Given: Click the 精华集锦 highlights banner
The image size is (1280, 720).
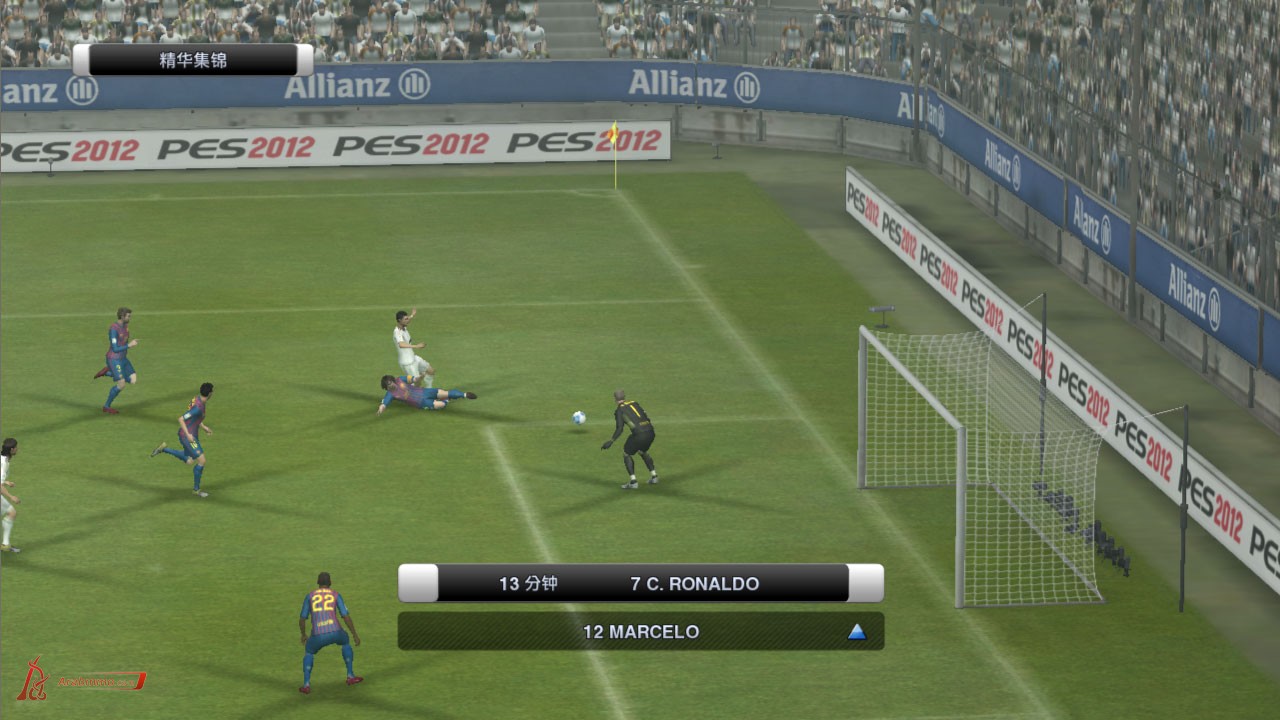Looking at the screenshot, I should click(193, 60).
